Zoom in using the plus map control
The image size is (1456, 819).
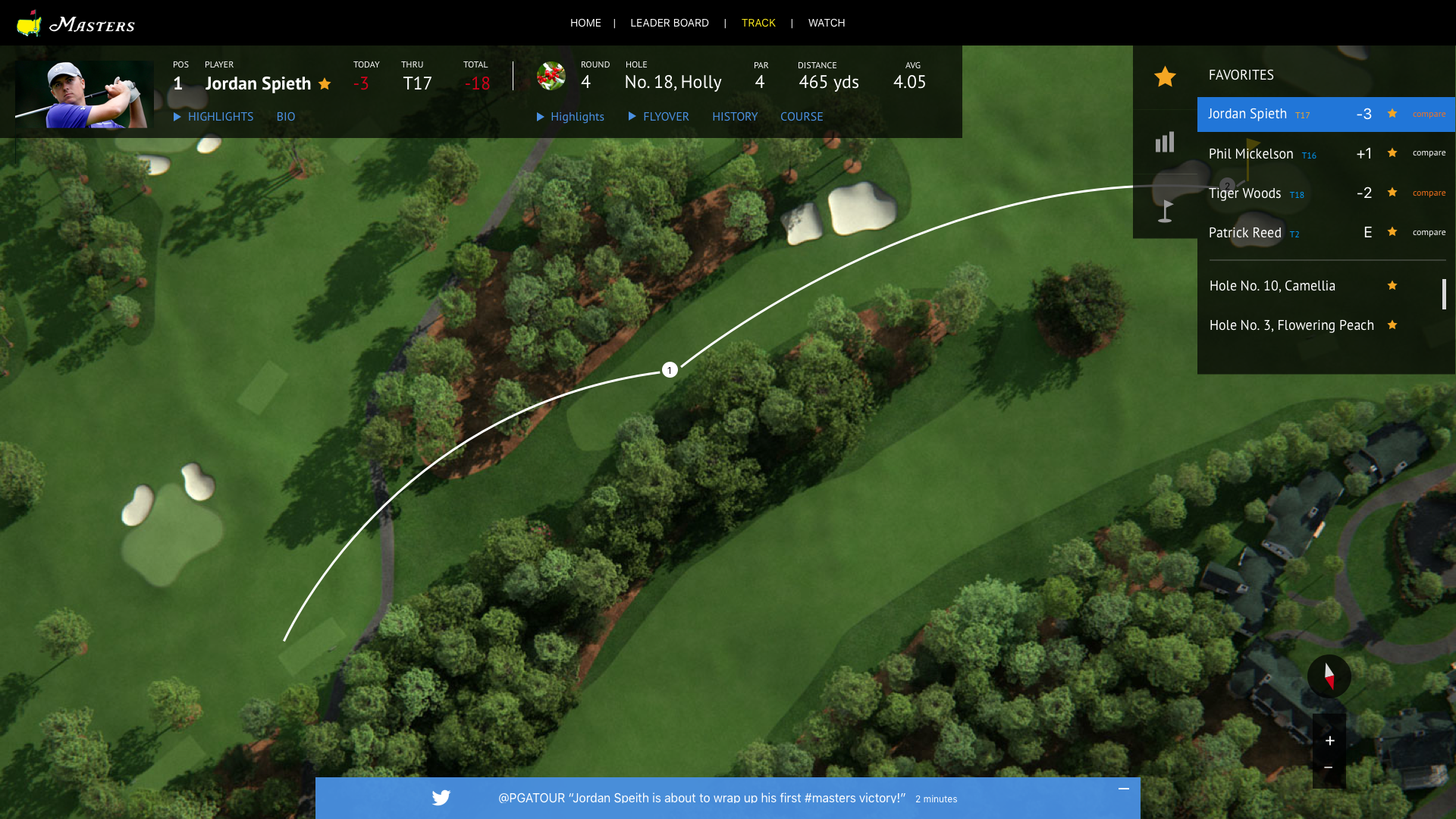[1329, 741]
